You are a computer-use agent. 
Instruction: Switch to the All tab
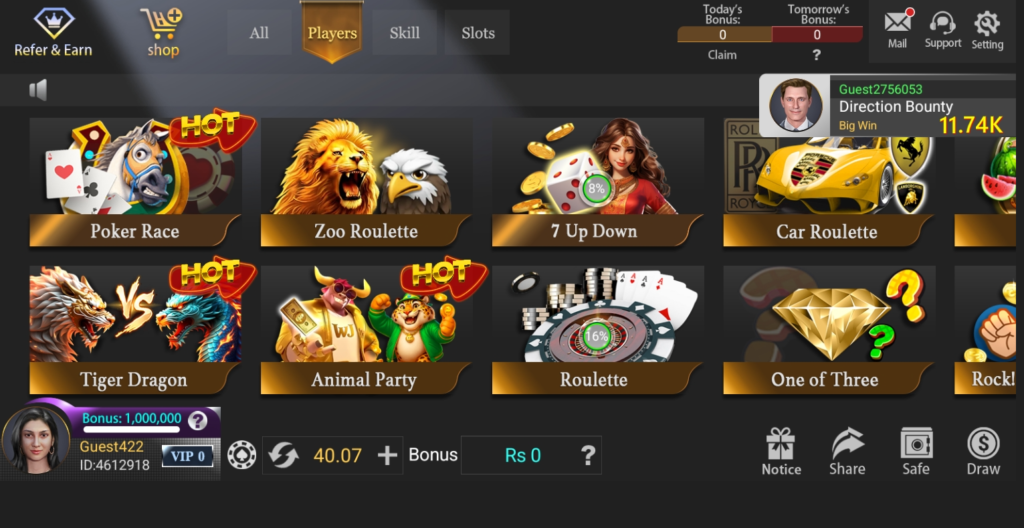(x=259, y=33)
